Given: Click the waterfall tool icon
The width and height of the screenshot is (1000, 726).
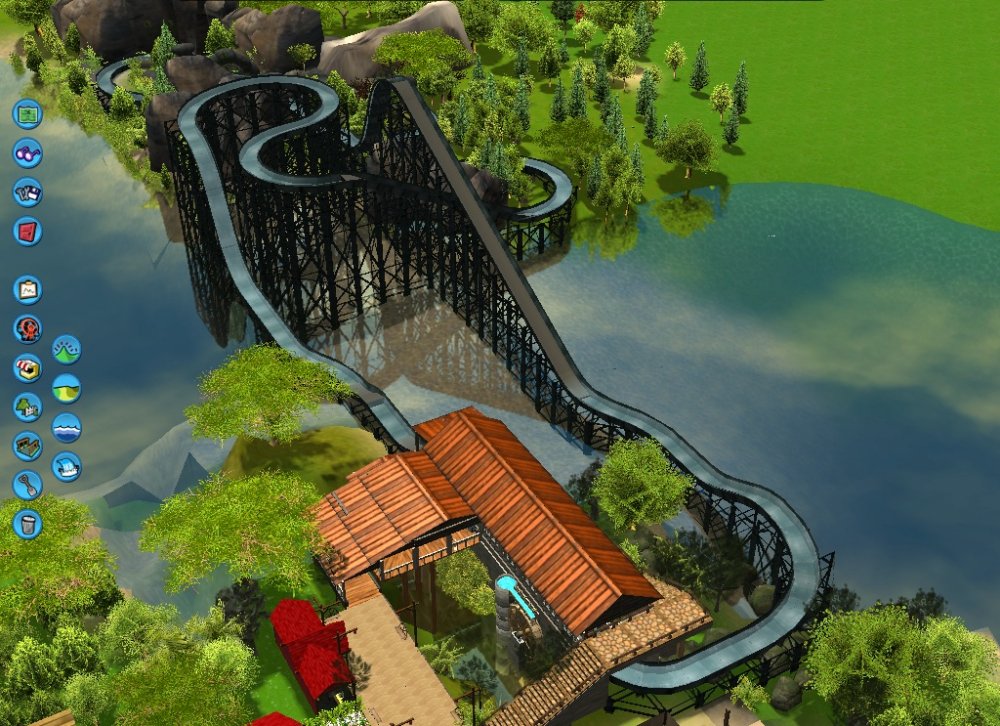Looking at the screenshot, I should tap(66, 466).
